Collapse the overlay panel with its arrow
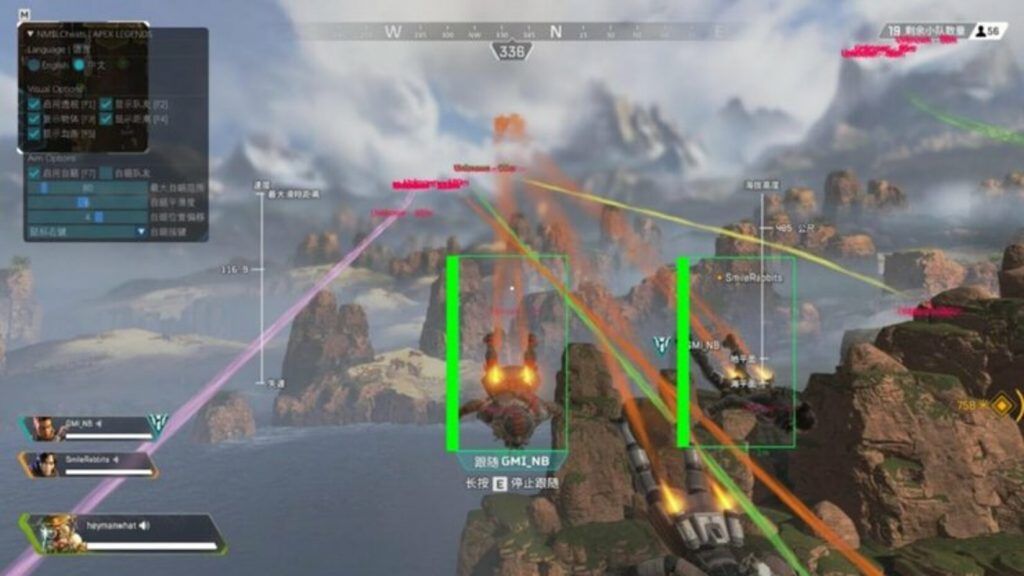This screenshot has height=576, width=1024. click(x=30, y=34)
